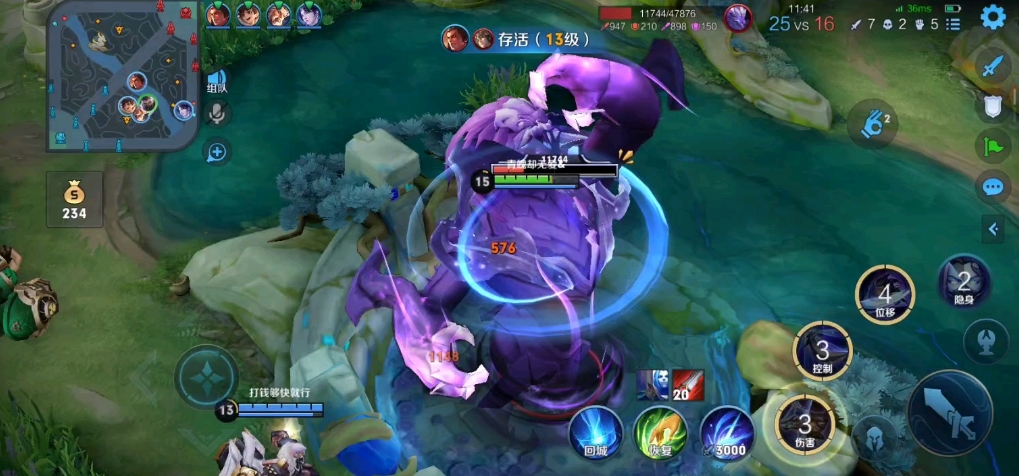The width and height of the screenshot is (1019, 476).
Task: Send the shield retreat signal
Action: click(992, 107)
